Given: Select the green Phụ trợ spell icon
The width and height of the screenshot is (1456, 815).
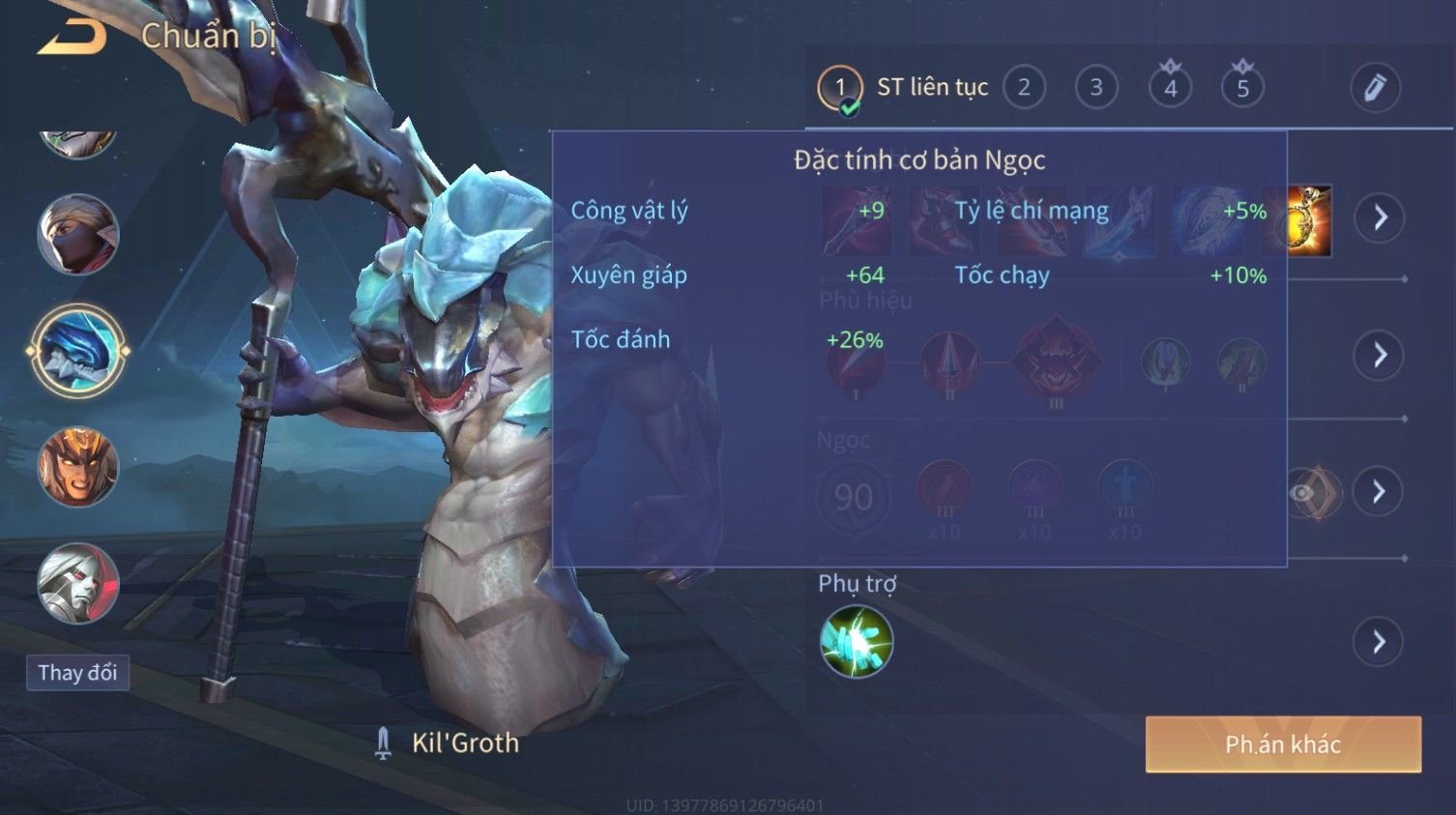Looking at the screenshot, I should coord(856,642).
